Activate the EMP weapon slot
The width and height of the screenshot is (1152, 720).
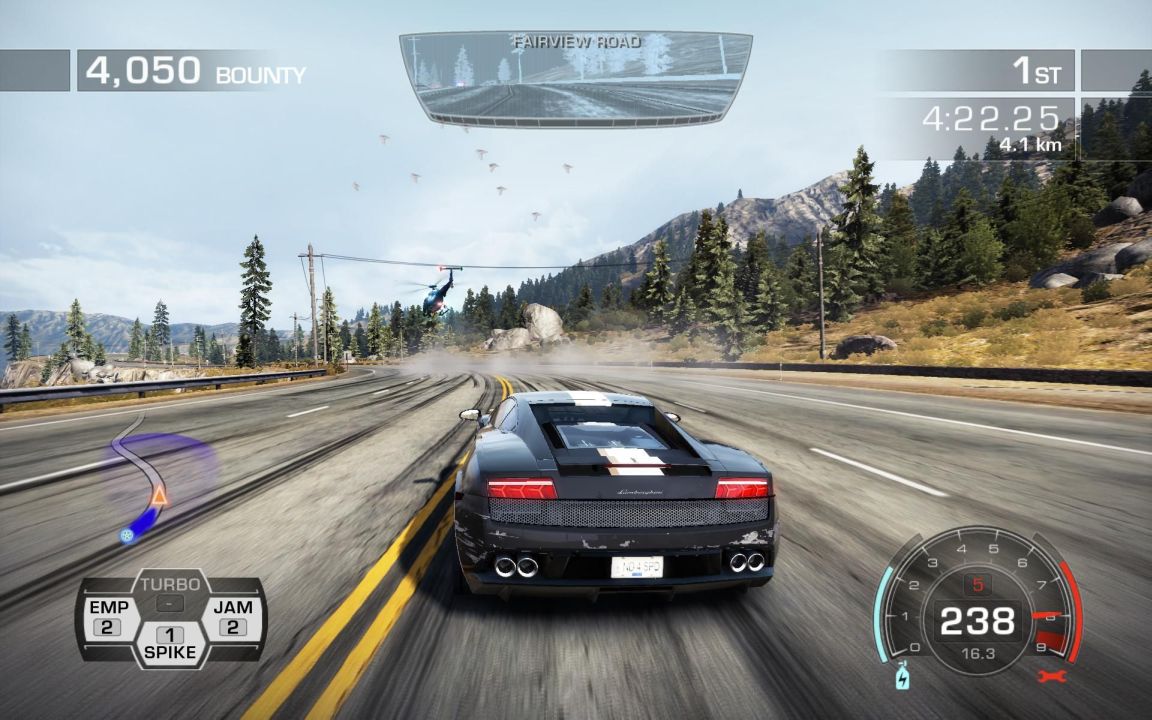pyautogui.click(x=108, y=618)
